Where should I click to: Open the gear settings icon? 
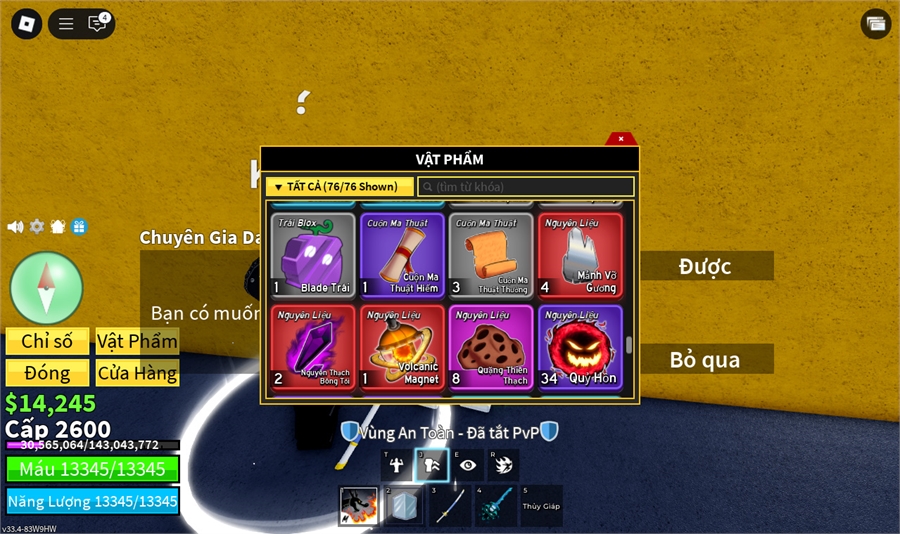[x=37, y=227]
